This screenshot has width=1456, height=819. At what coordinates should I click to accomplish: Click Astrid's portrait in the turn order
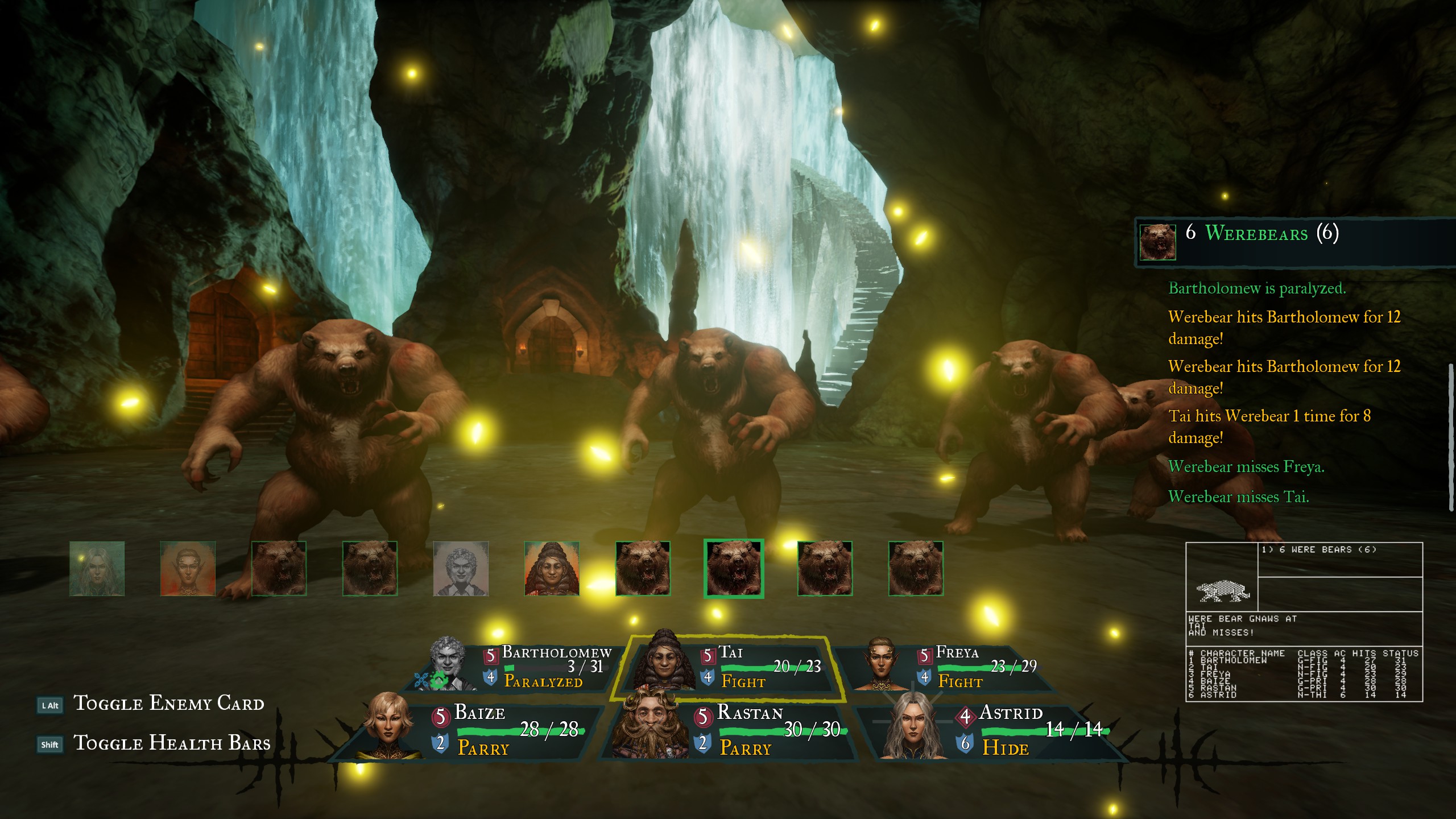97,569
